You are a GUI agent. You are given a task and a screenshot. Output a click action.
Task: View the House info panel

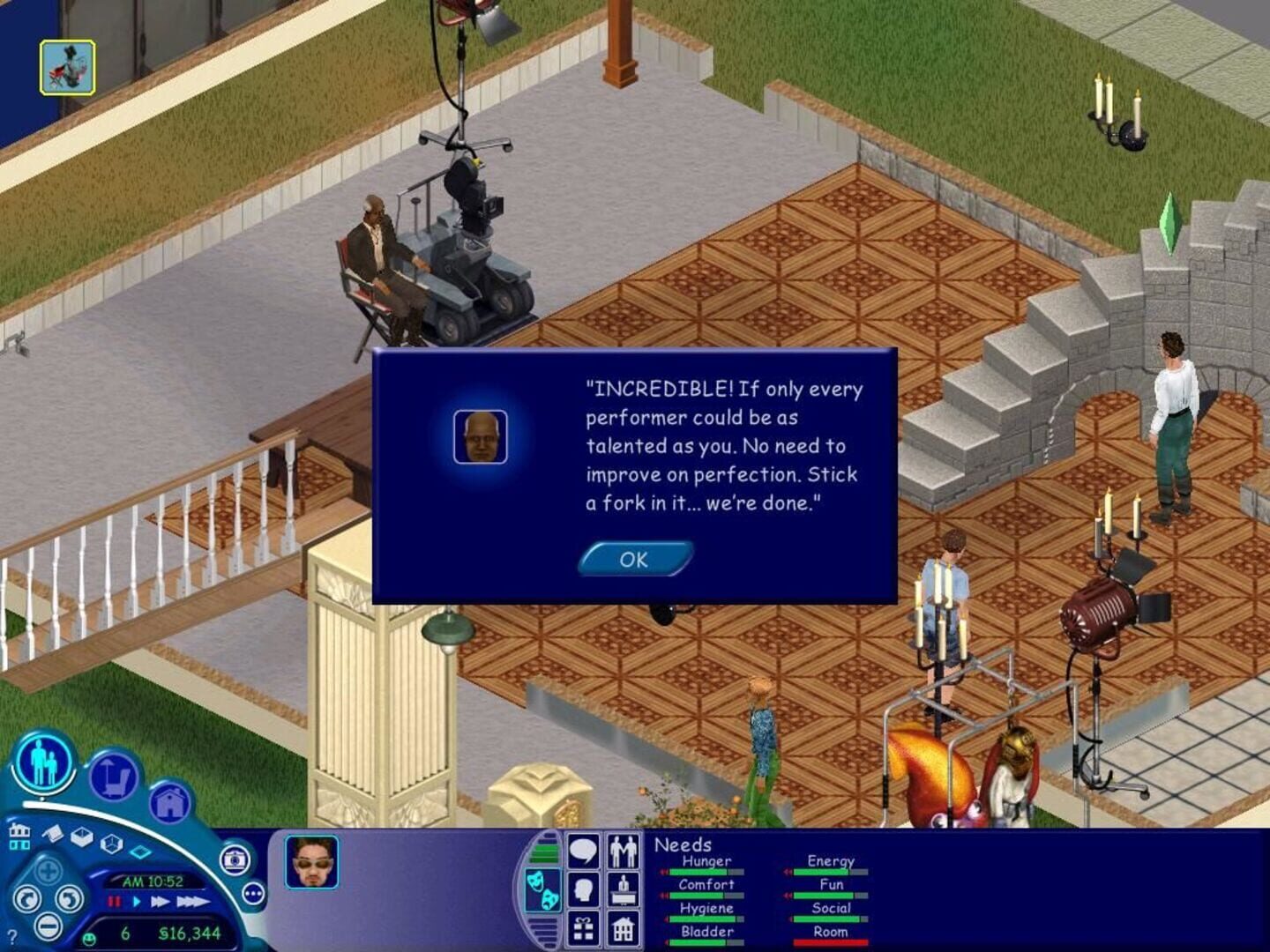click(623, 930)
